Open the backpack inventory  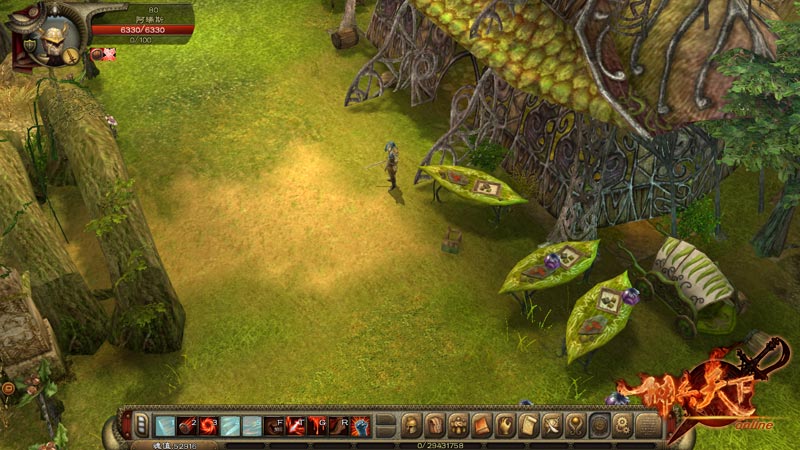435,424
